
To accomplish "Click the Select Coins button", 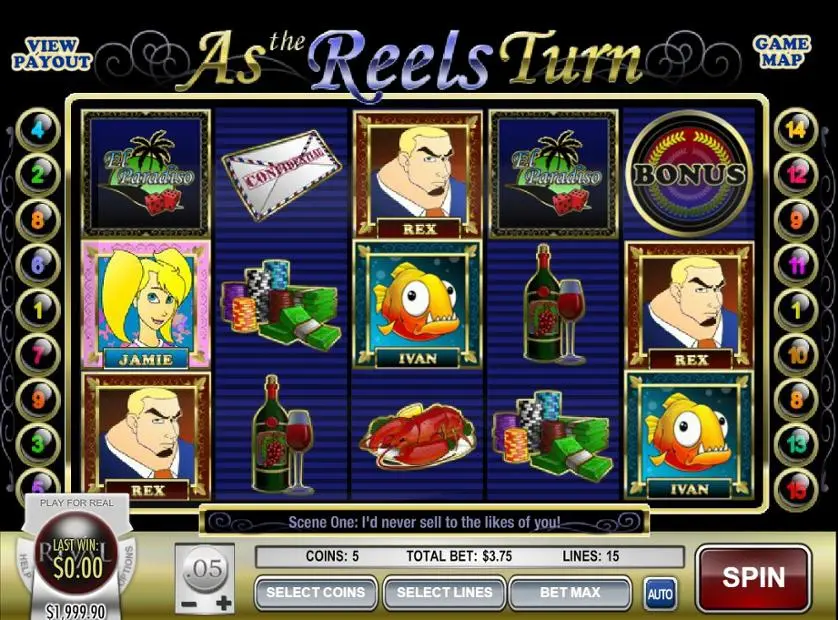I will [315, 592].
